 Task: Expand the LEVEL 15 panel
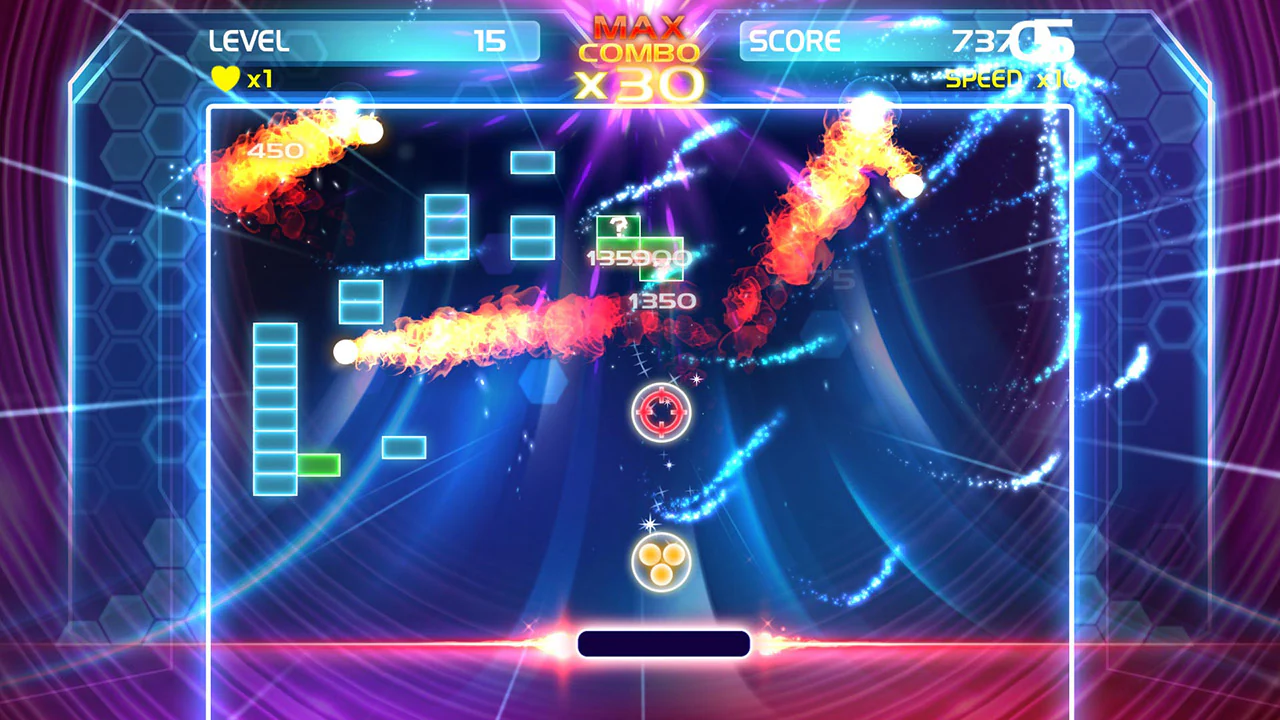[360, 42]
